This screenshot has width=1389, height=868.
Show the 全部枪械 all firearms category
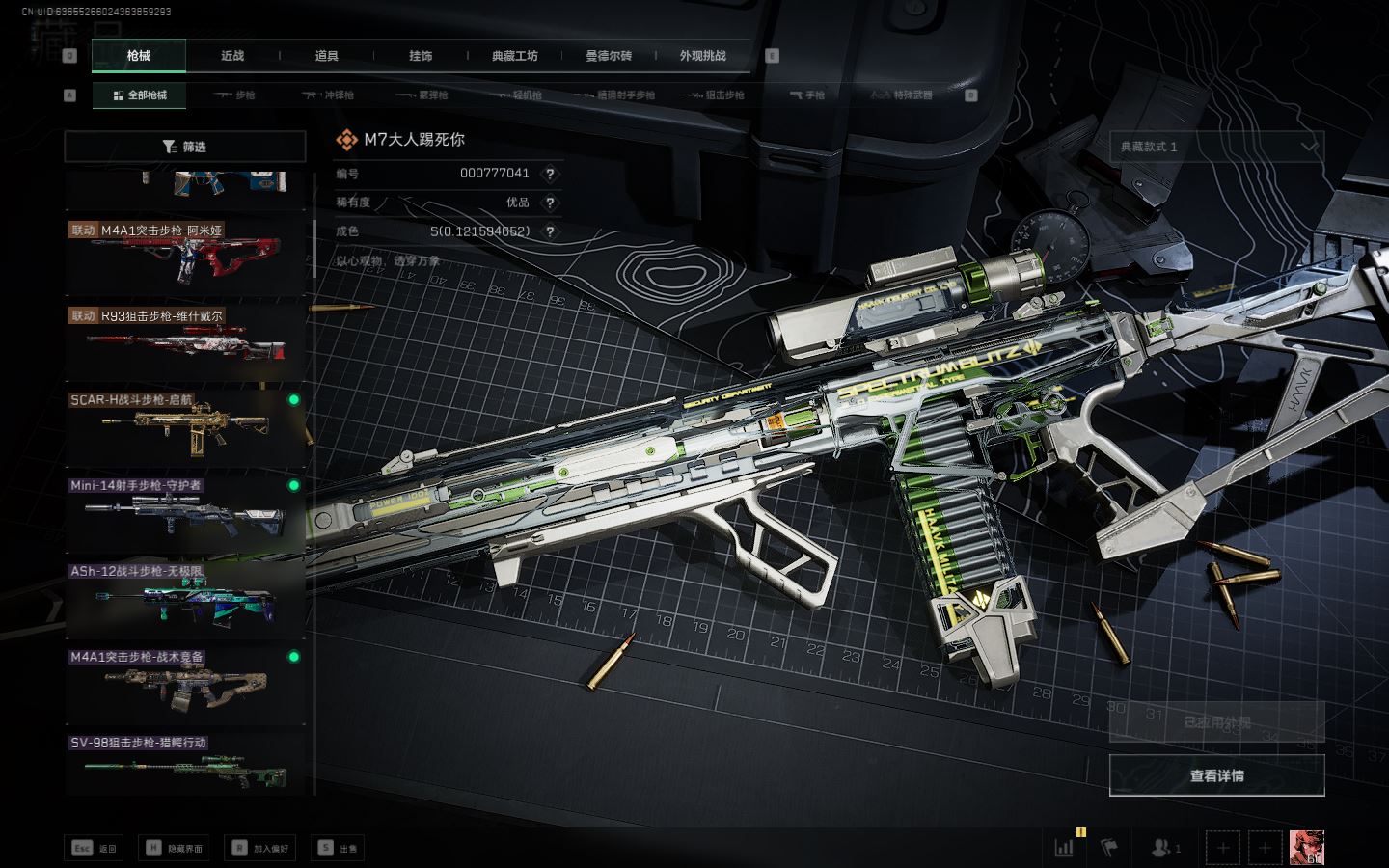140,95
